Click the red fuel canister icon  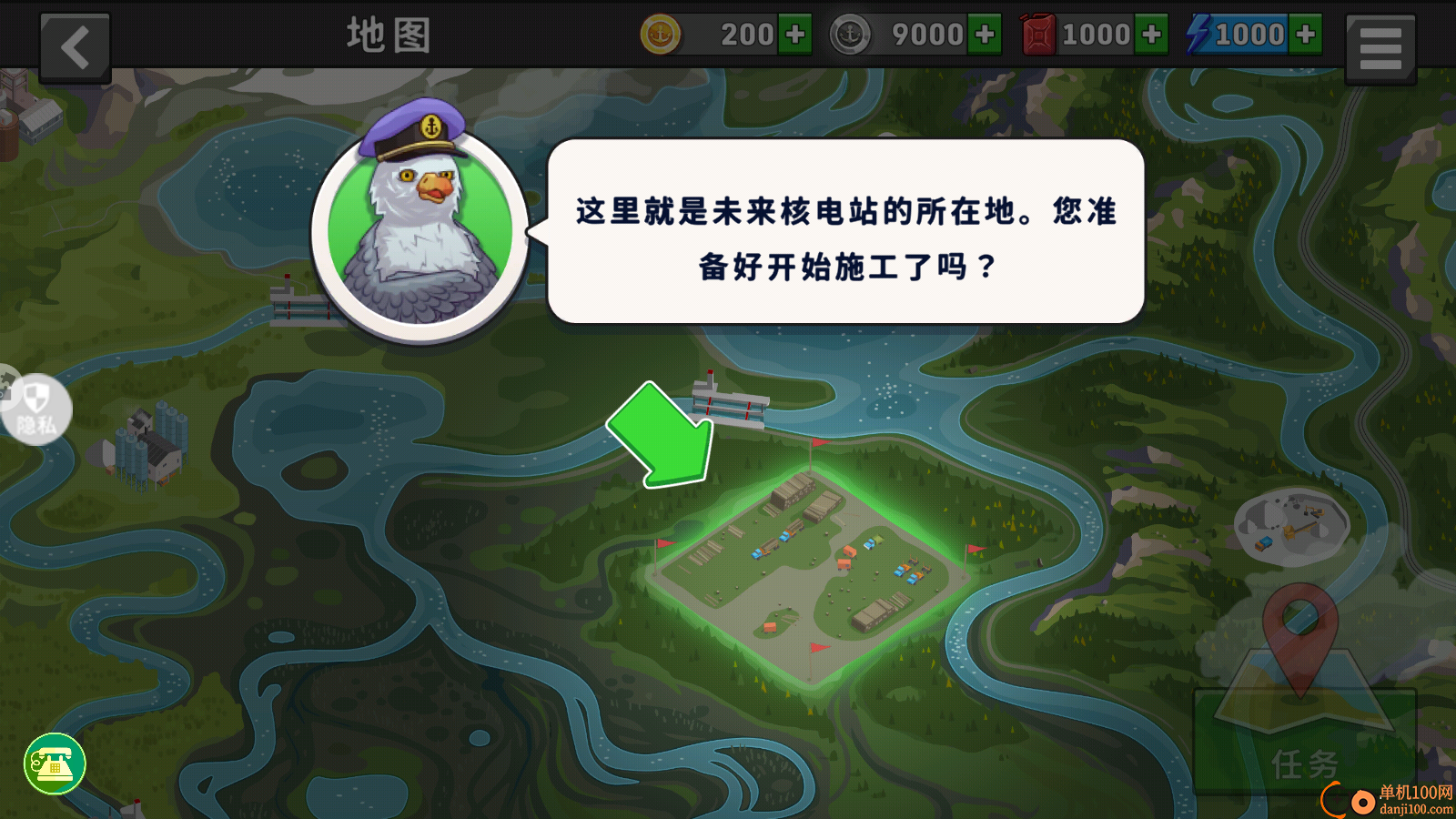click(1037, 34)
